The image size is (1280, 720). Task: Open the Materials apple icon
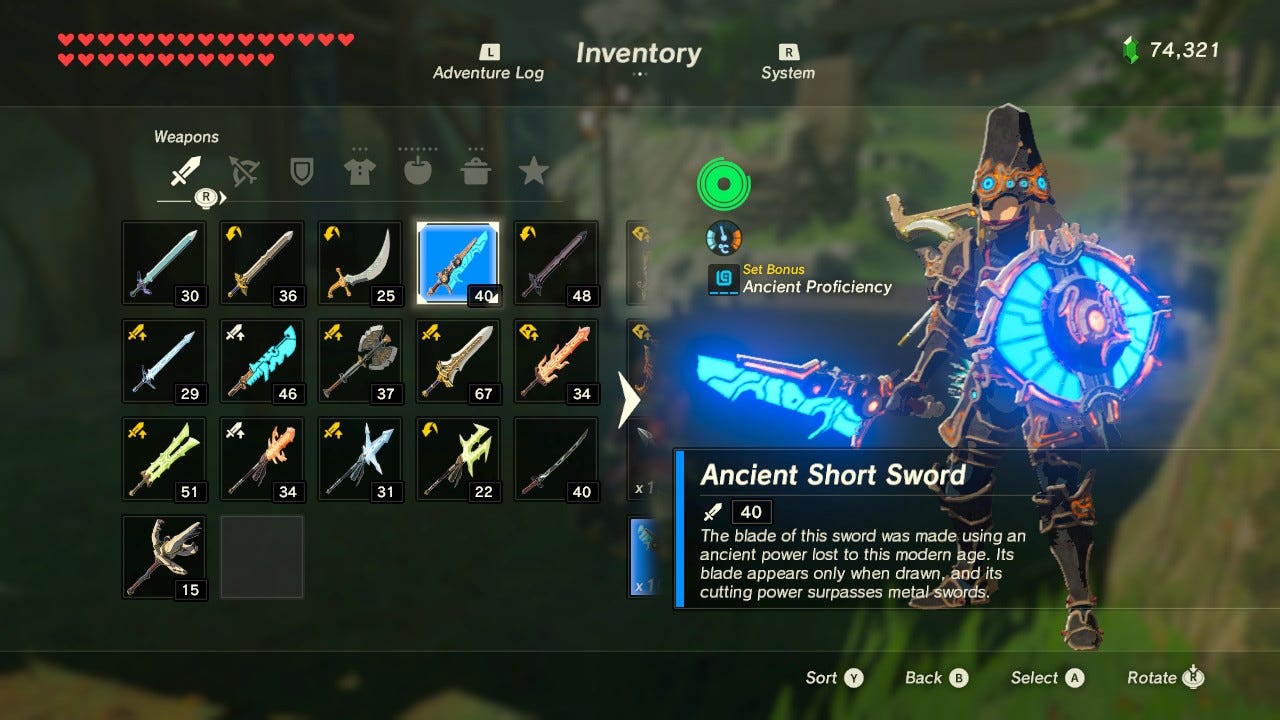click(418, 170)
